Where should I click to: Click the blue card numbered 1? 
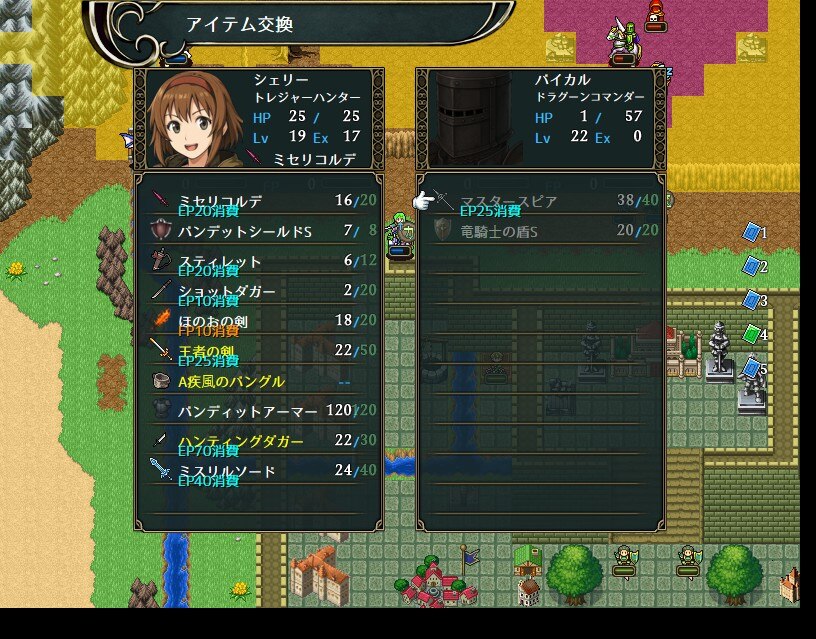(x=751, y=232)
